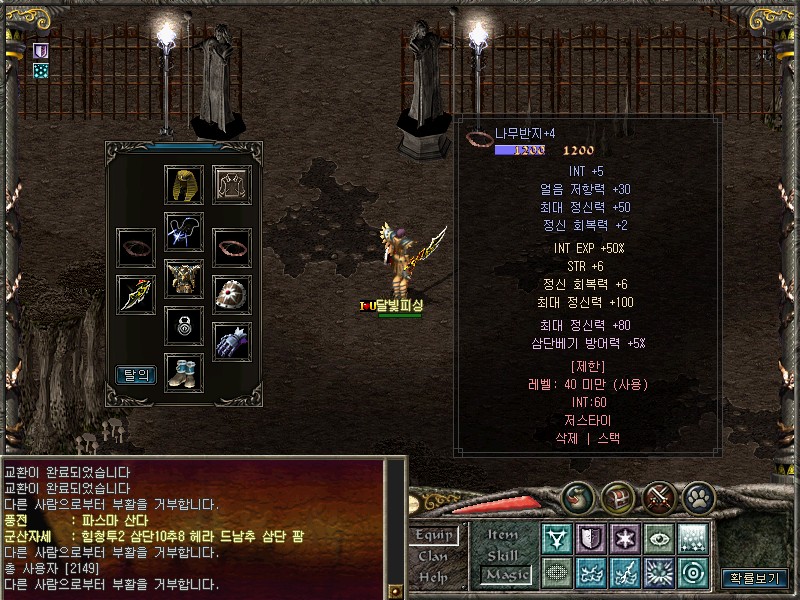Open the Equip menu

(437, 536)
